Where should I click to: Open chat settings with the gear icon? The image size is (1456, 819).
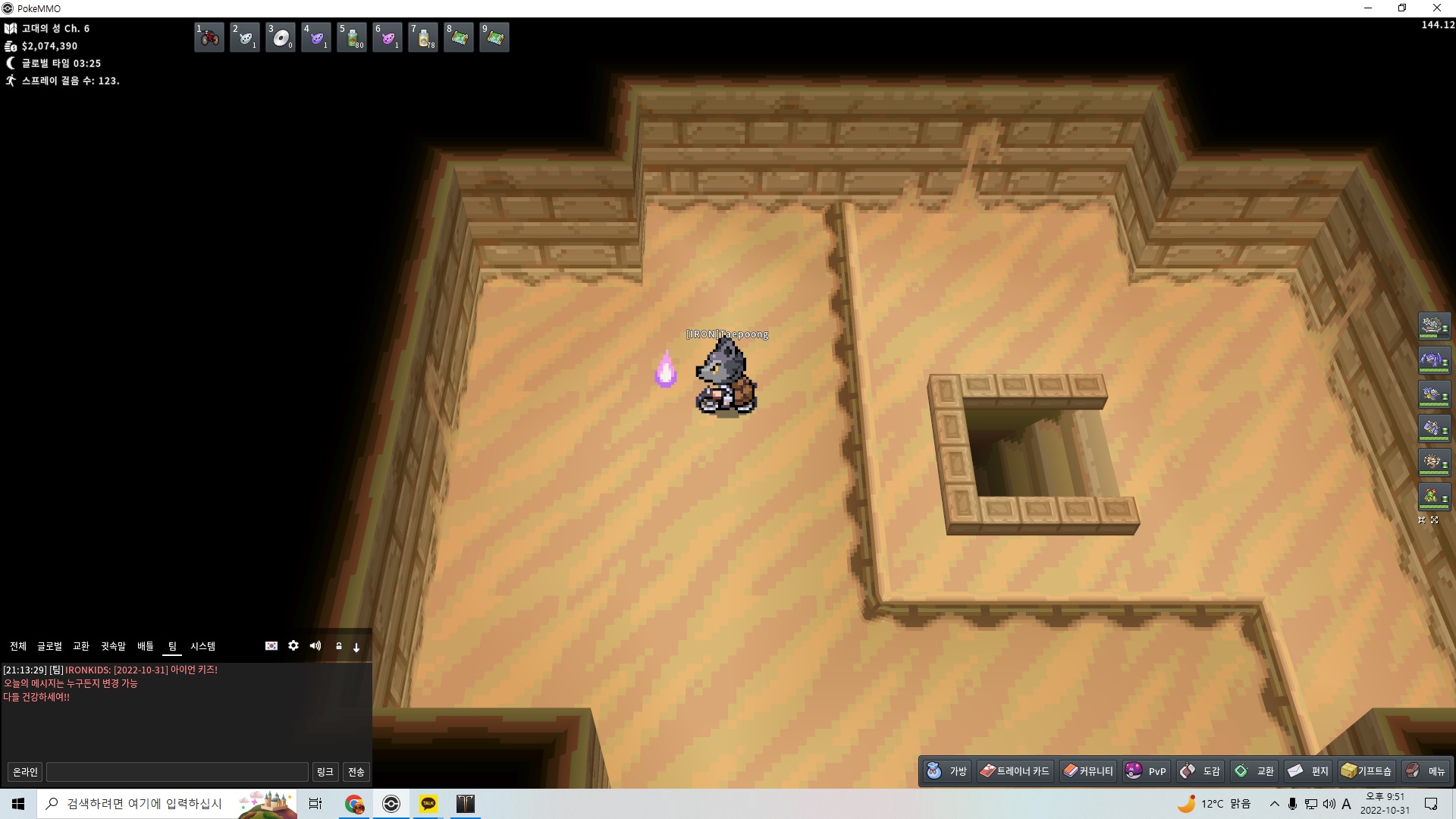[x=293, y=646]
